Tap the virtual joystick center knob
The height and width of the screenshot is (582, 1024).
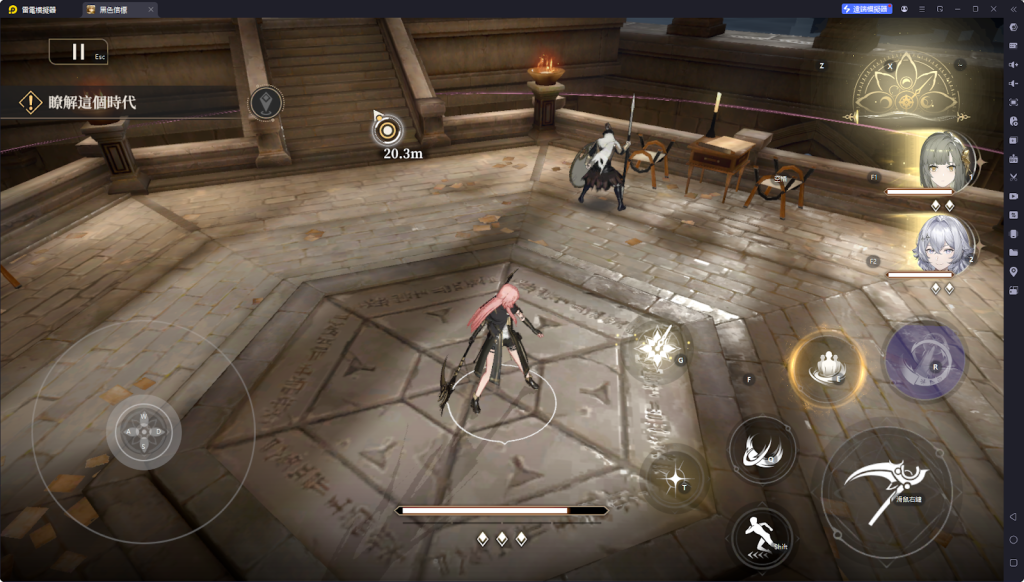click(x=143, y=433)
